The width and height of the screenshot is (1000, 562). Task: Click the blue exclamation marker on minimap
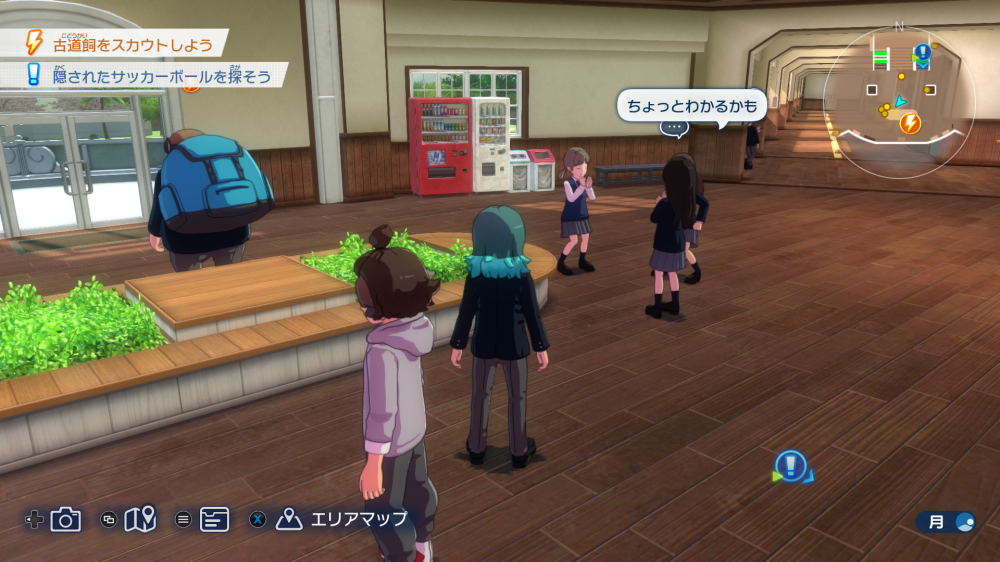922,52
